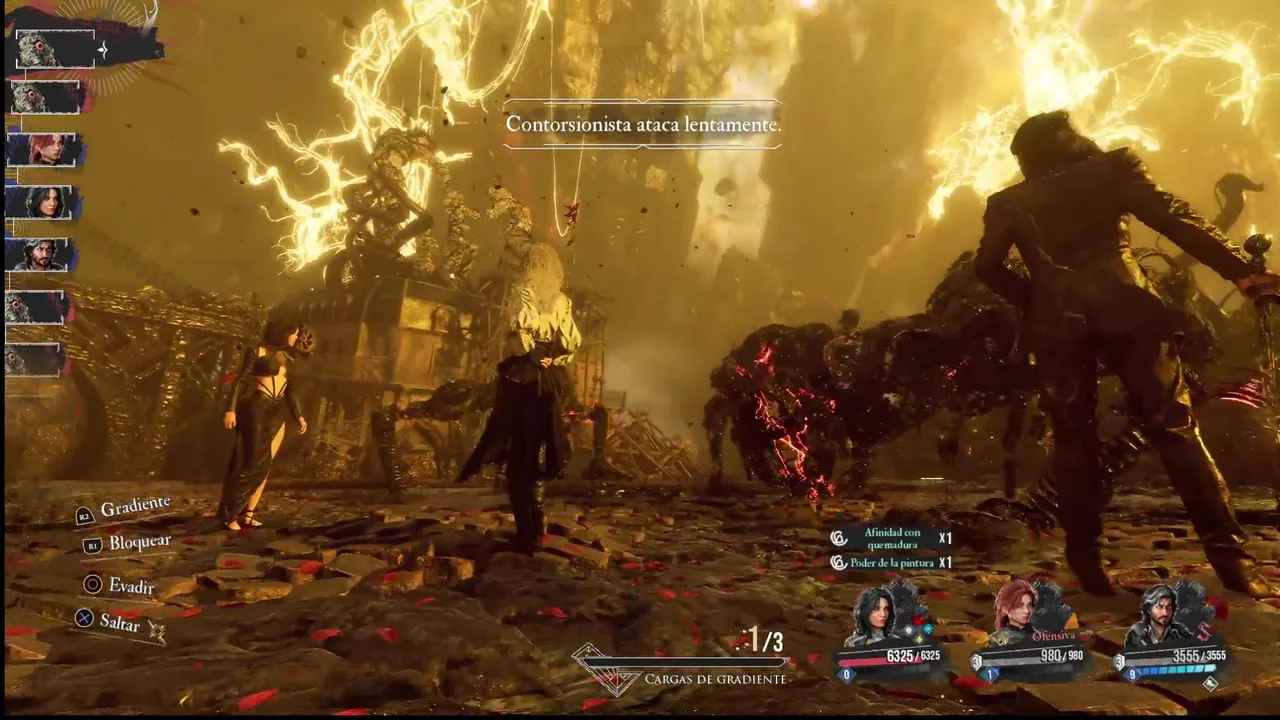The image size is (1280, 720).
Task: Click Verso's red S rank icon
Action: [x=1206, y=629]
